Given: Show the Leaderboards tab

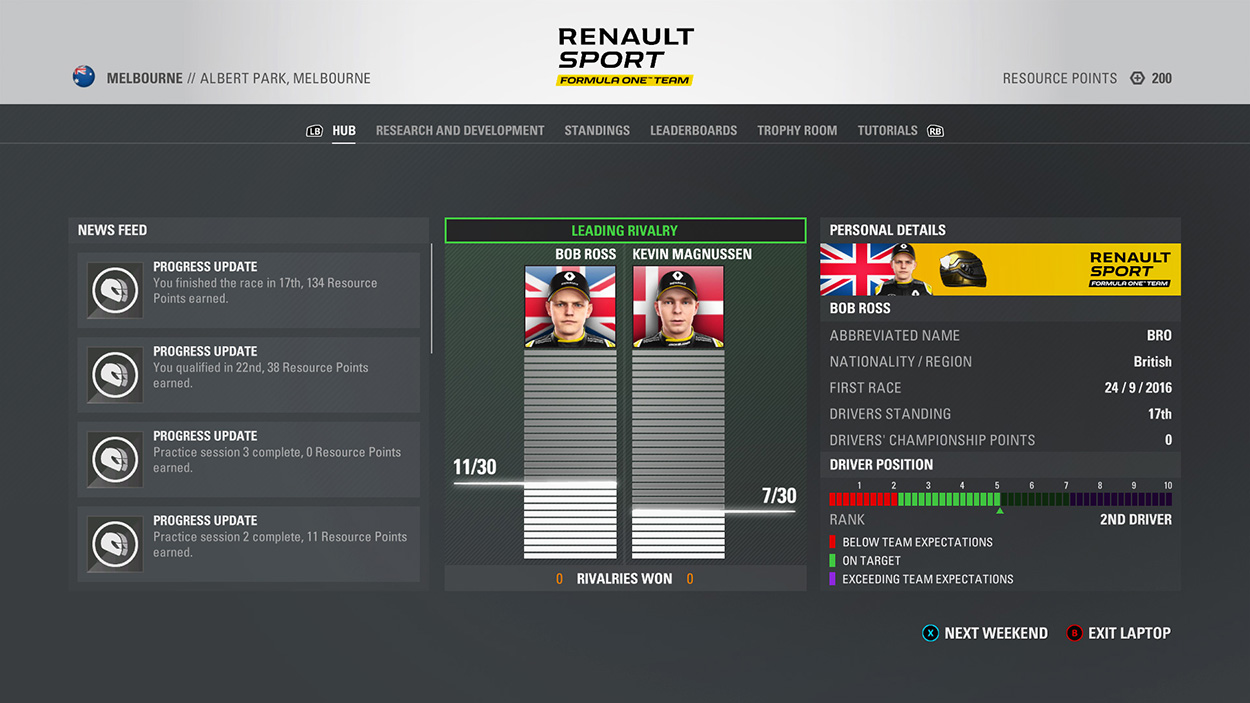Looking at the screenshot, I should point(693,131).
